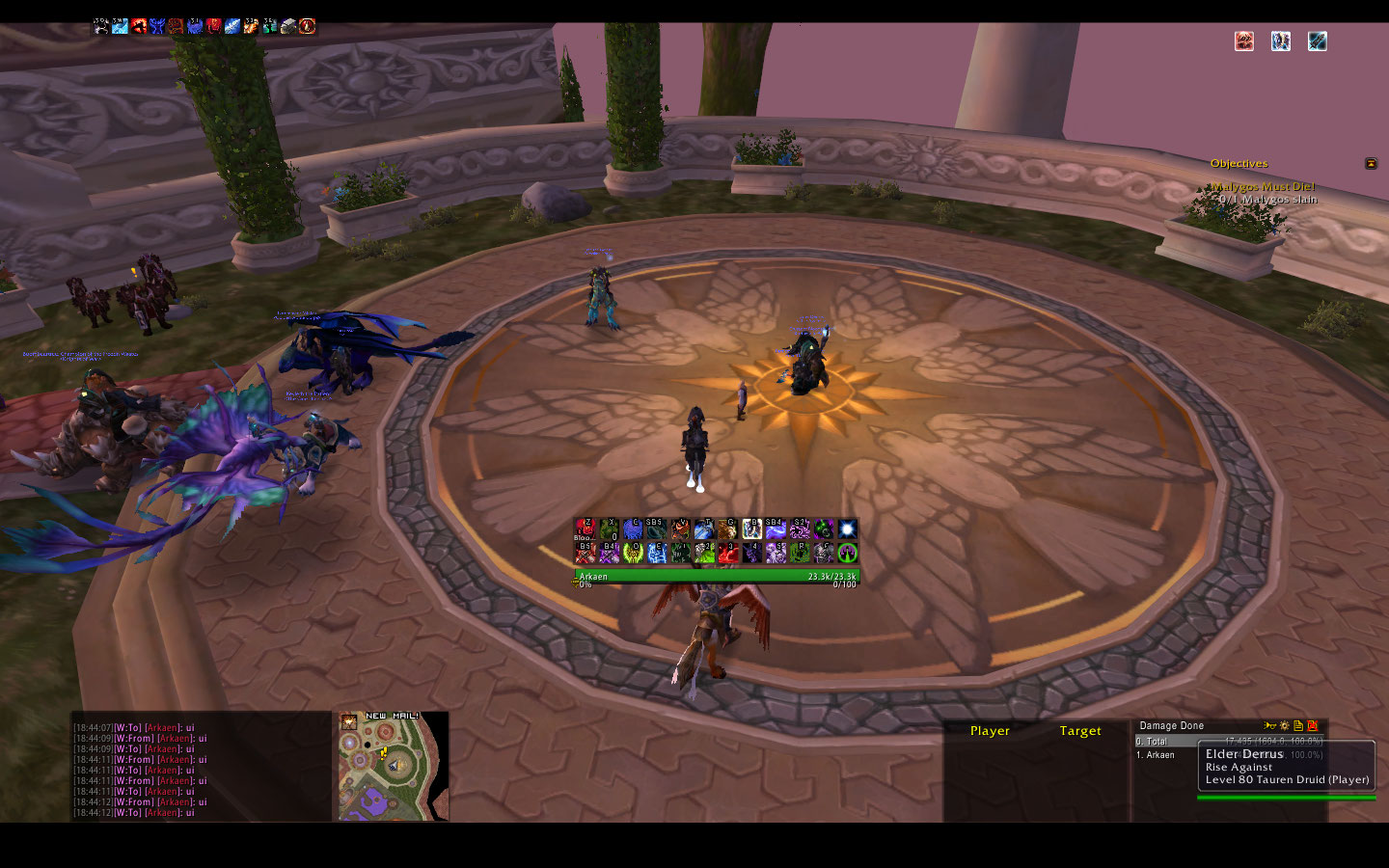Click the Arkaen player health frame
1389x868 pixels.
click(x=716, y=577)
